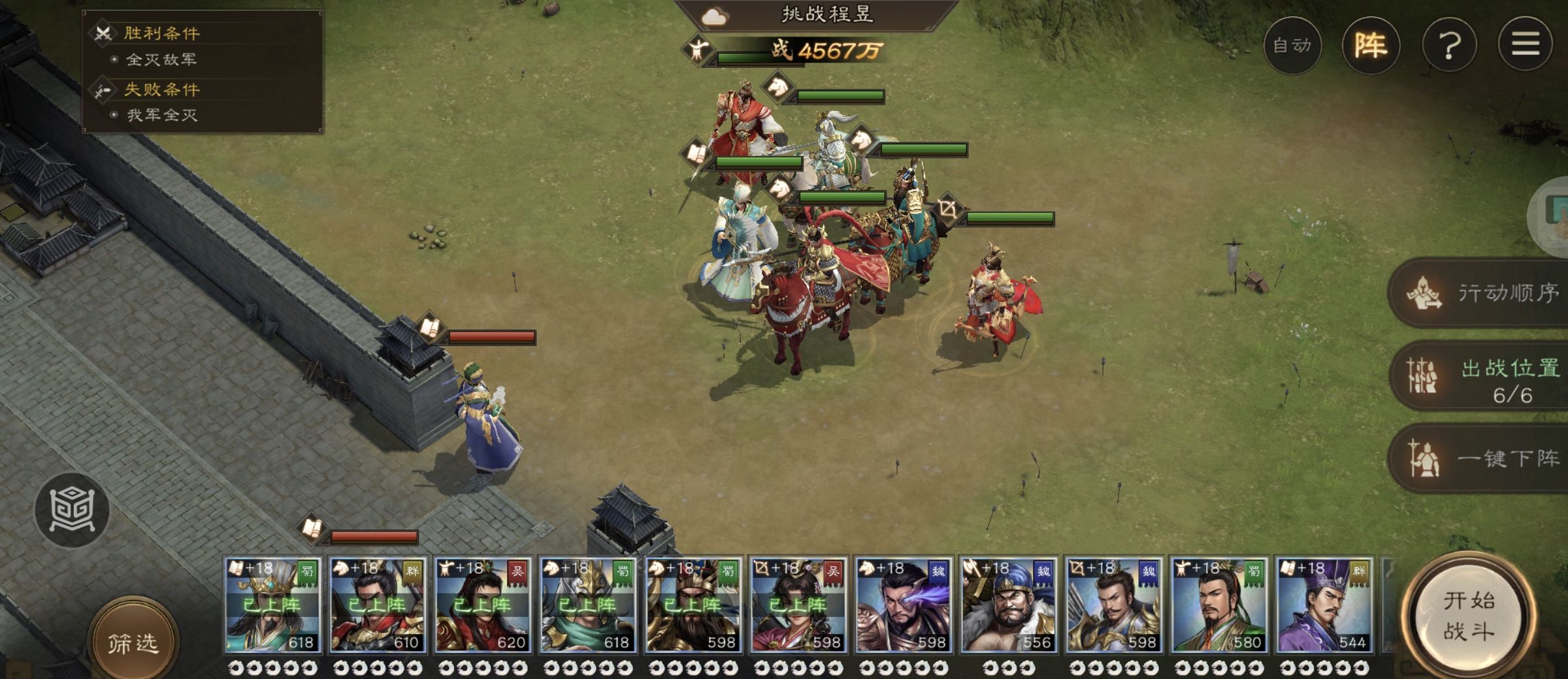
Task: Click the cube view icon
Action: (72, 509)
